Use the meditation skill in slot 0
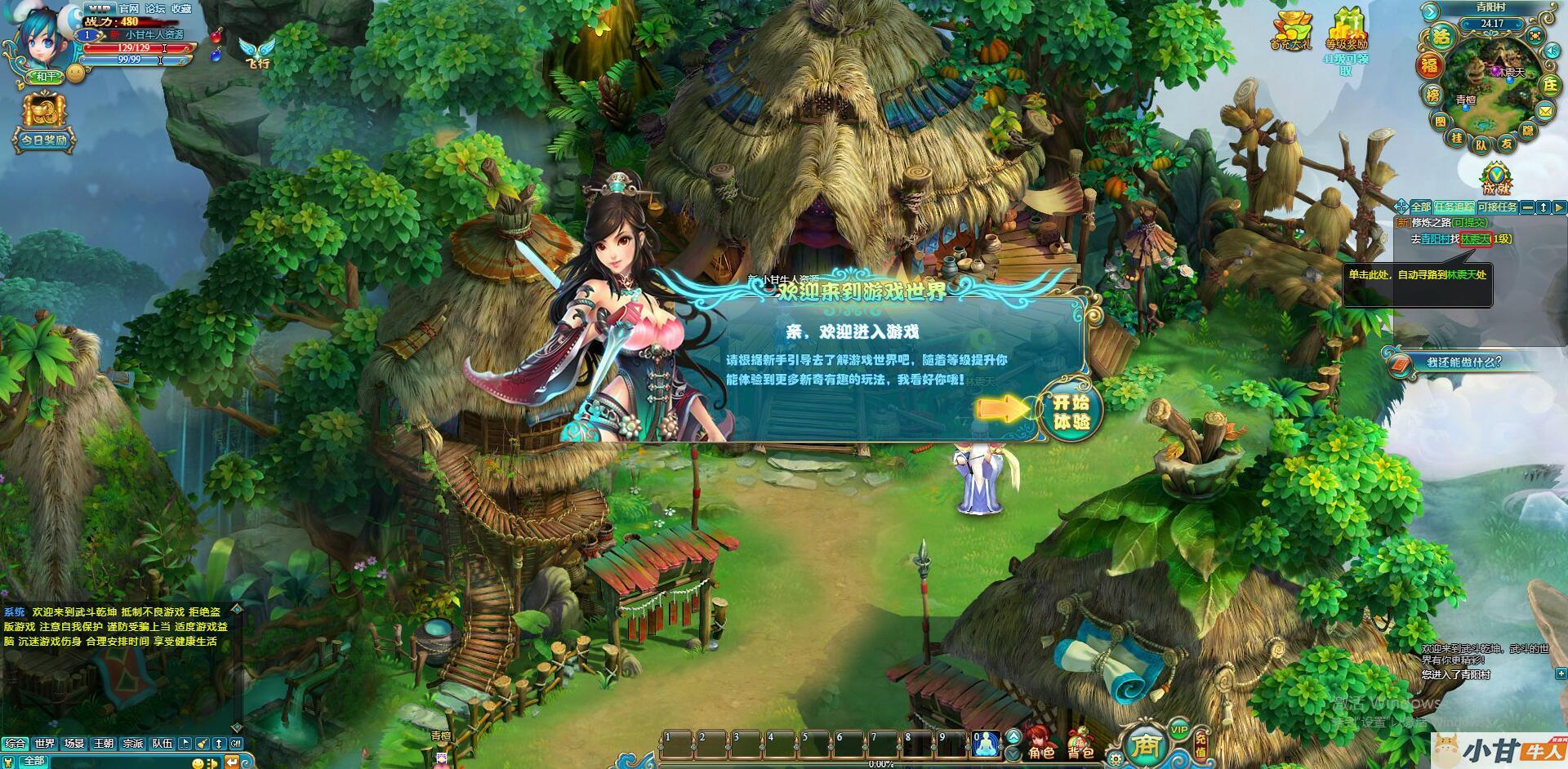The image size is (1568, 769). pyautogui.click(x=987, y=743)
